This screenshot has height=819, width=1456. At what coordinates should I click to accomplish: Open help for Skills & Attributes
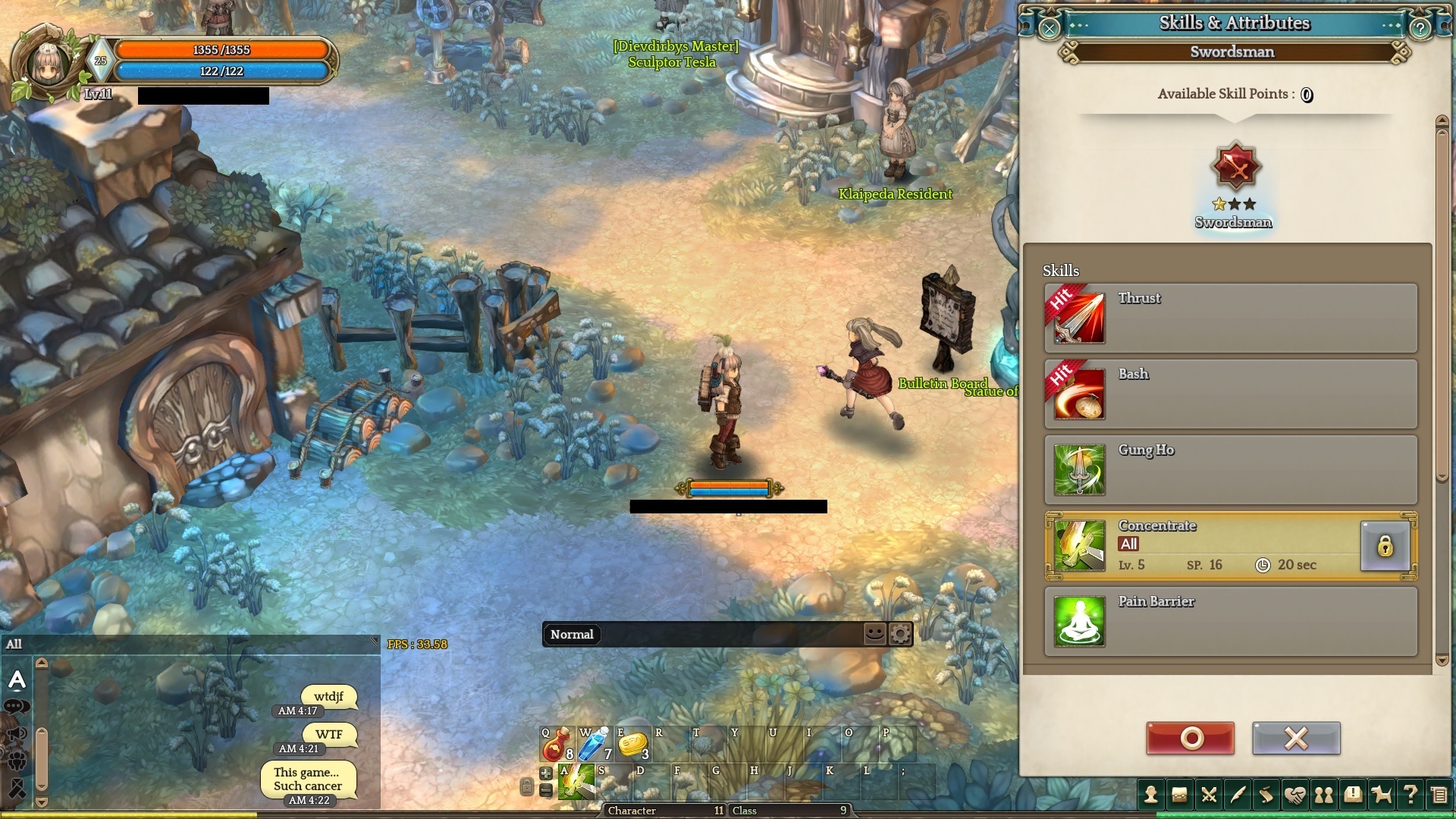pyautogui.click(x=1420, y=29)
